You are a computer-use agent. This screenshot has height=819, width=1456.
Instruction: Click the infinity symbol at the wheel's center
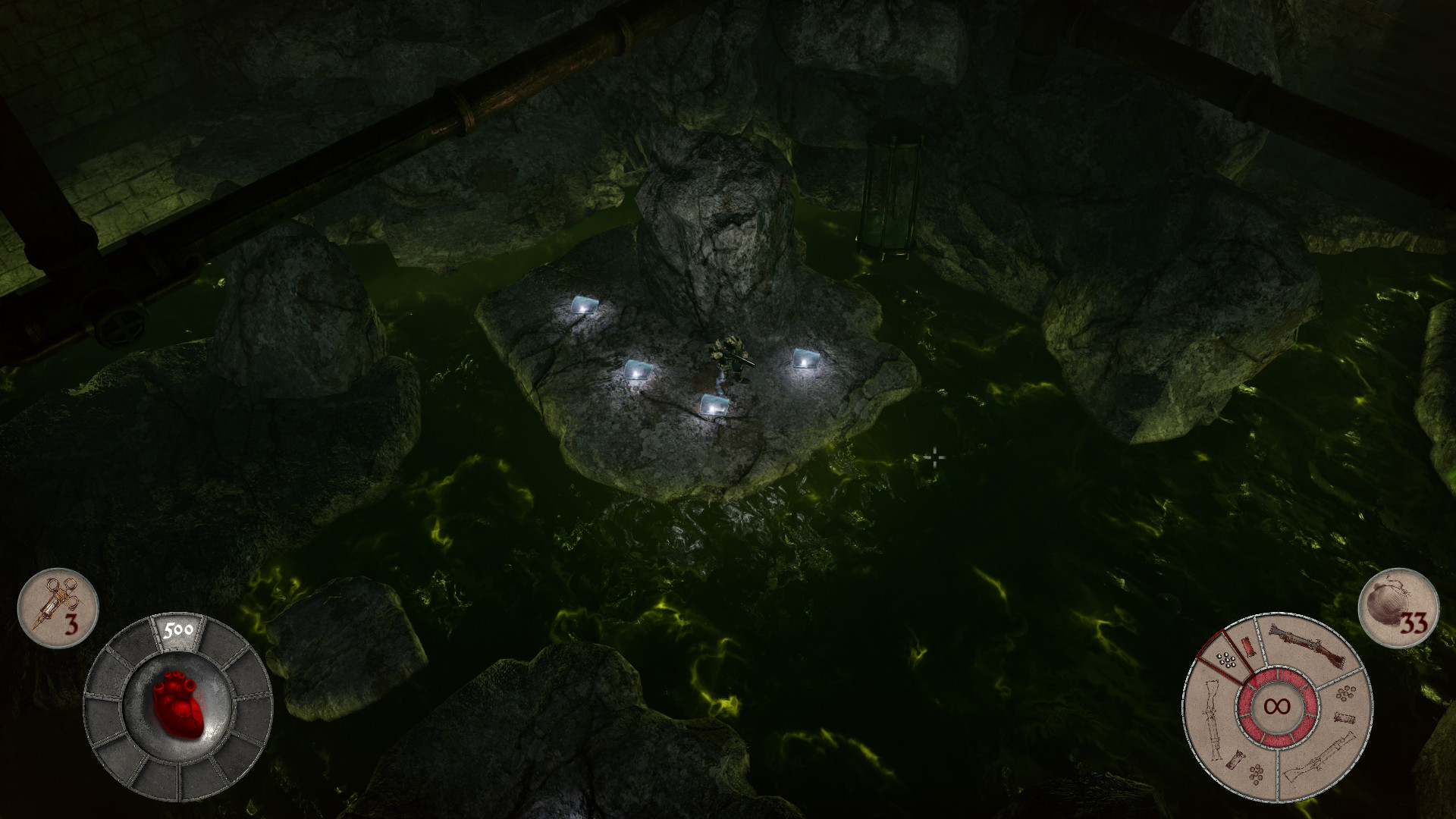pos(1277,706)
